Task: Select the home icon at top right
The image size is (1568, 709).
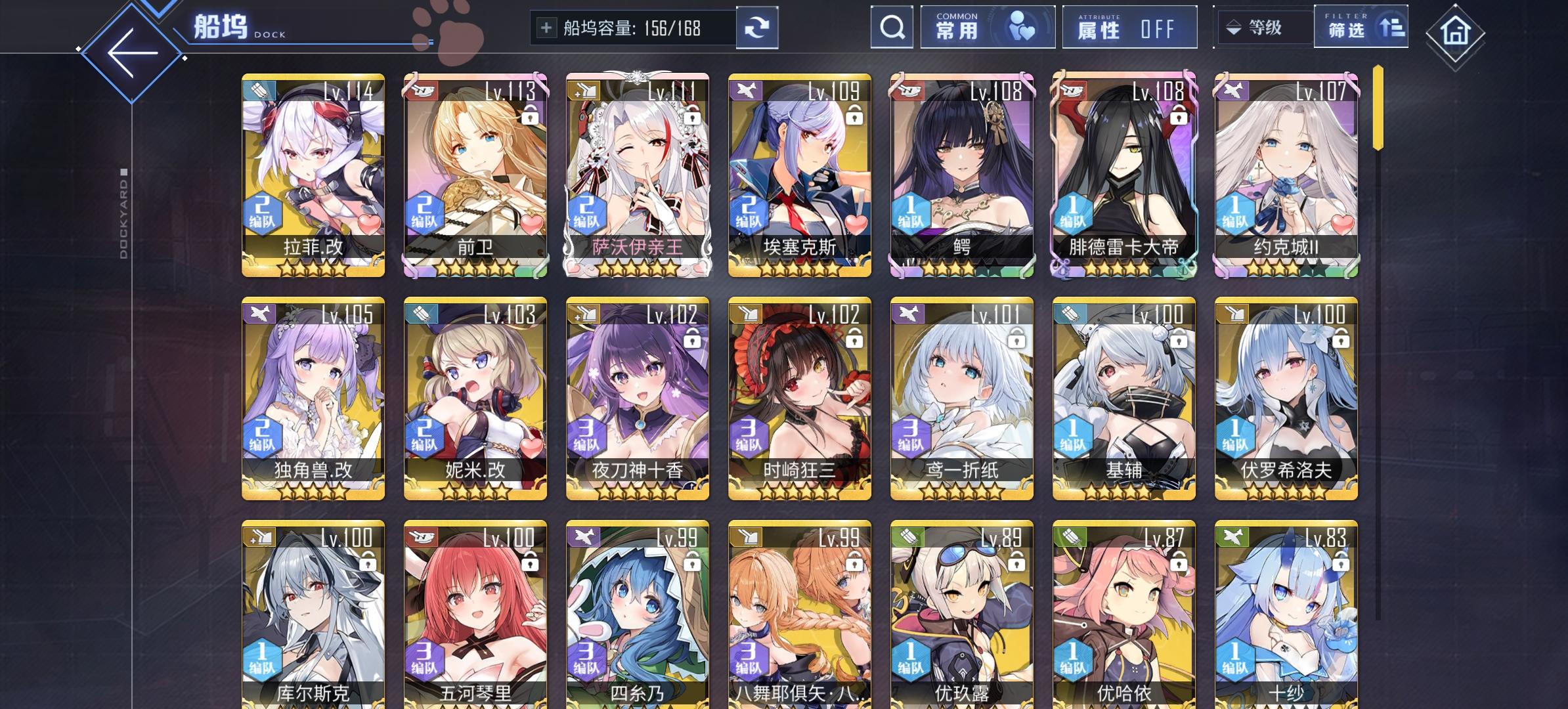Action: coord(1455,30)
